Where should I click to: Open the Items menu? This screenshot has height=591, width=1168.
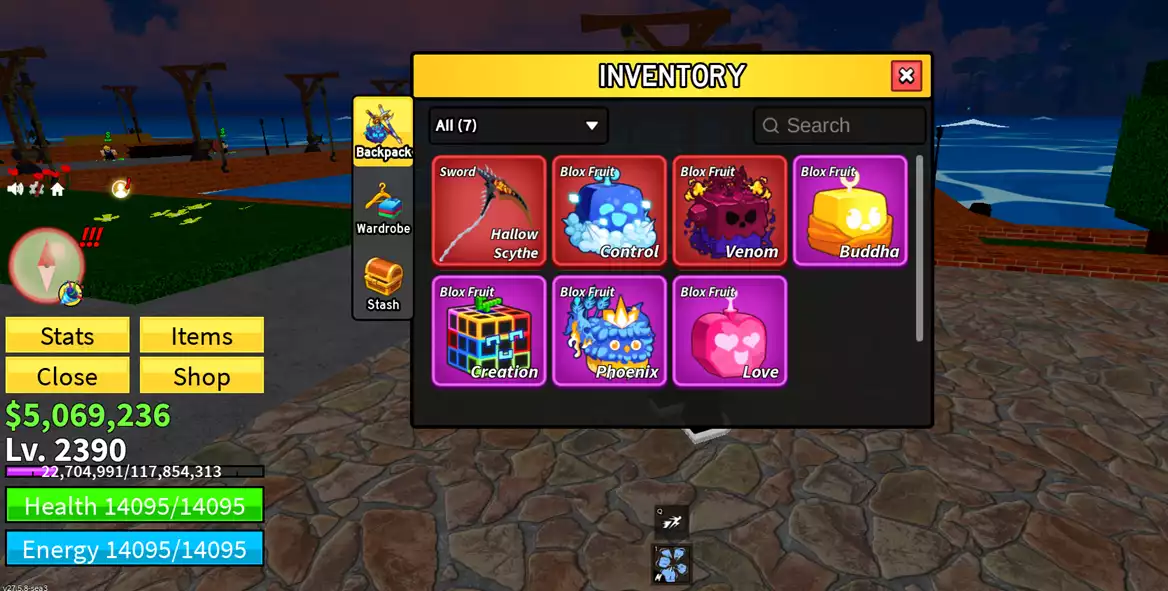202,336
